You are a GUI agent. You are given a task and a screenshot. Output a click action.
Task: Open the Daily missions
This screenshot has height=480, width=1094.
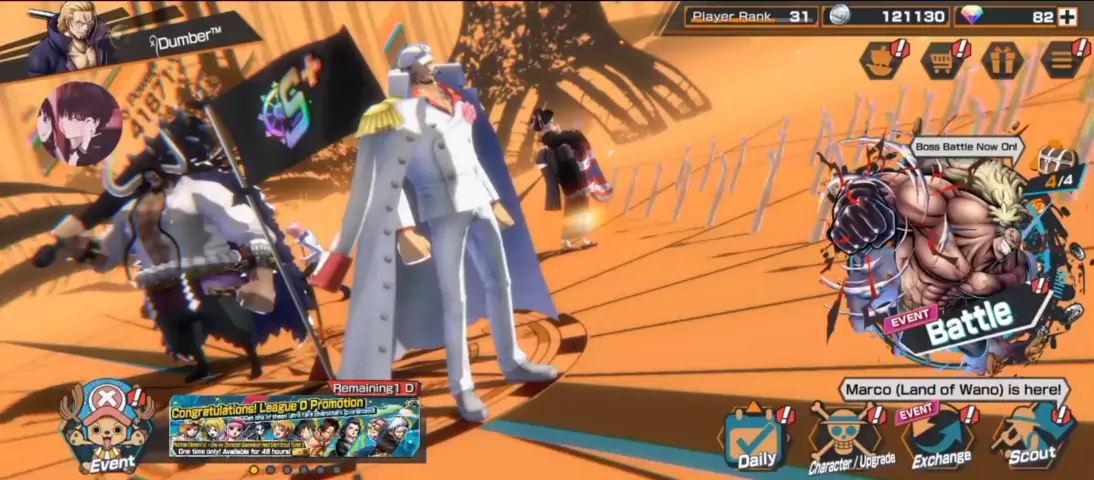click(757, 438)
